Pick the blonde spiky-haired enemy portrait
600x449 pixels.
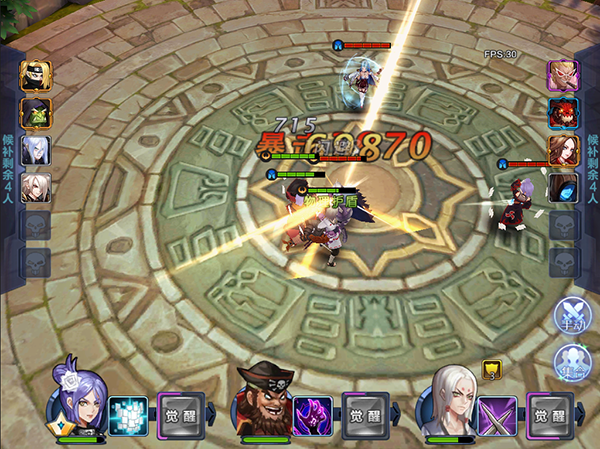pos(562,75)
